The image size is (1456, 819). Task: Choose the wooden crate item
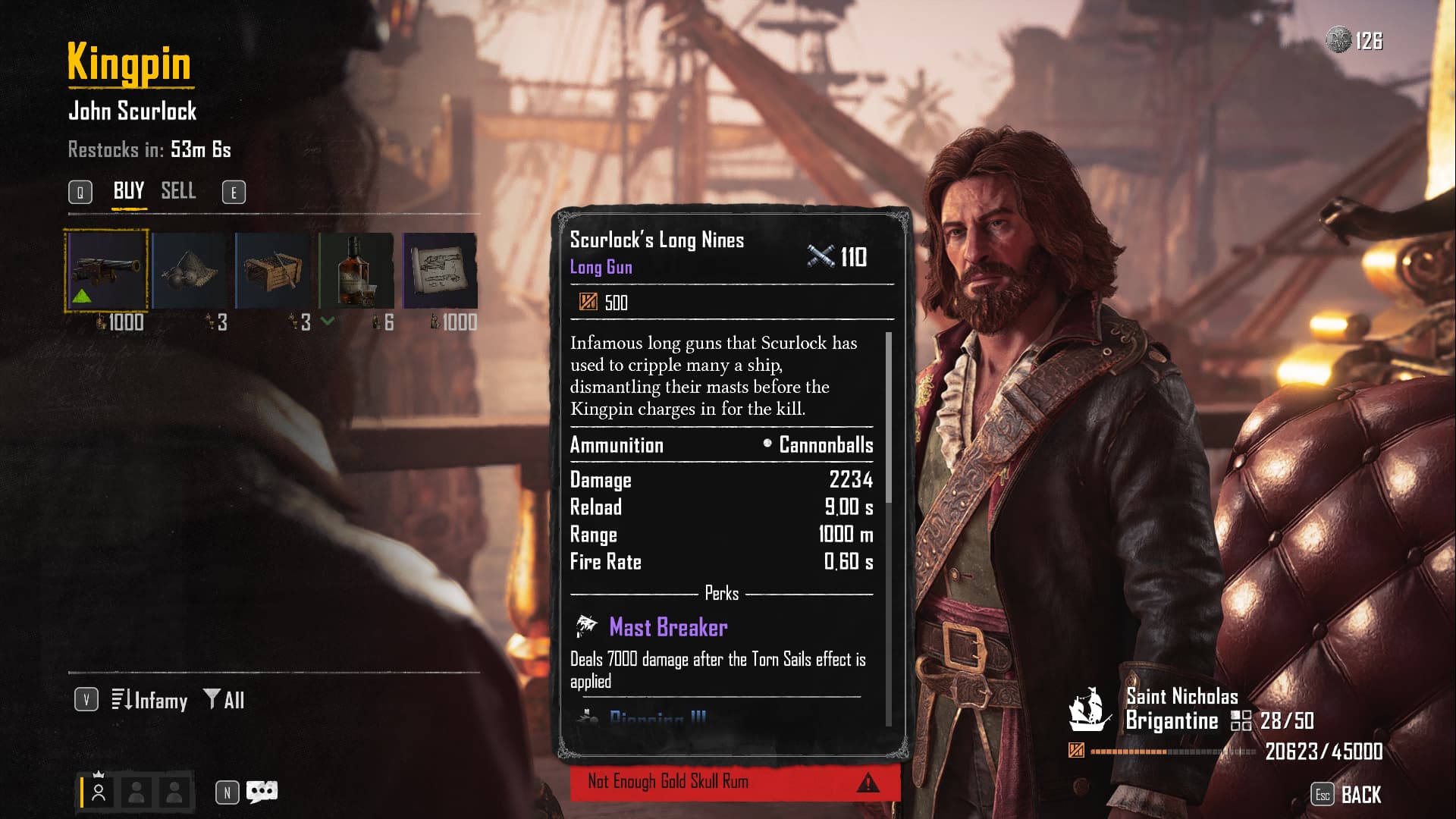pos(273,270)
